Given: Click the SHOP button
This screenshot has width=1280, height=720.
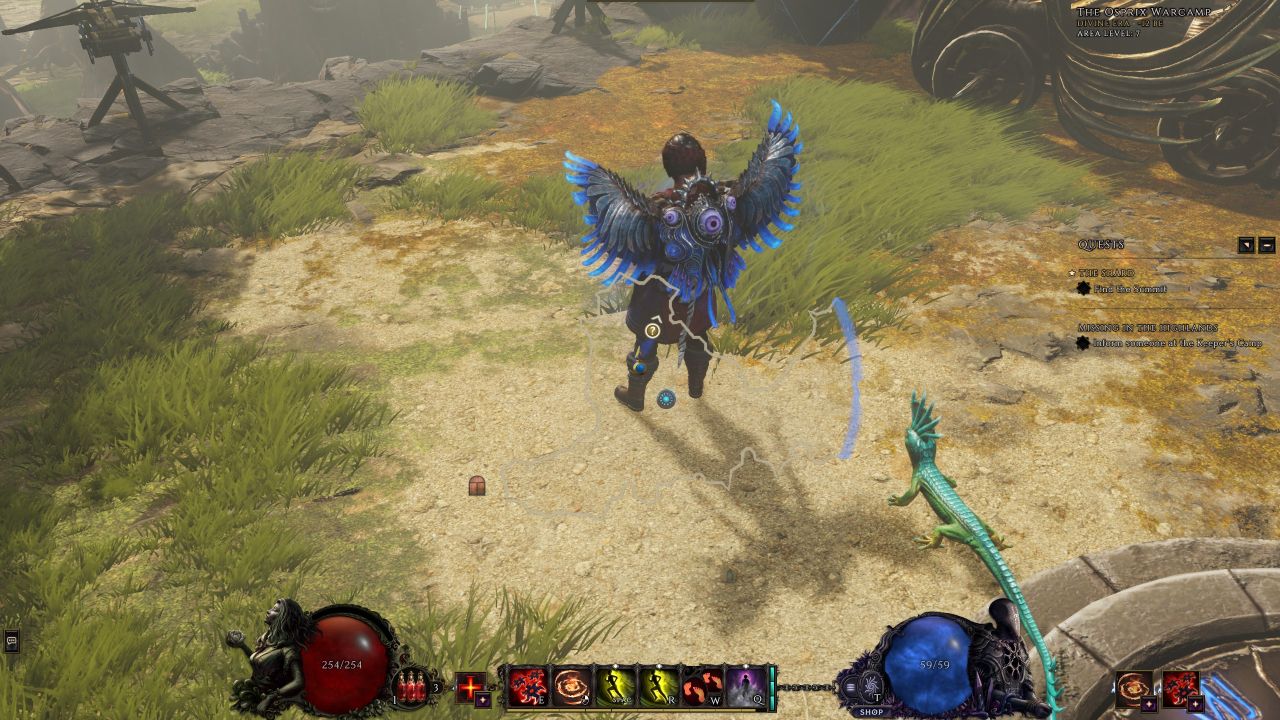Looking at the screenshot, I should (x=871, y=712).
